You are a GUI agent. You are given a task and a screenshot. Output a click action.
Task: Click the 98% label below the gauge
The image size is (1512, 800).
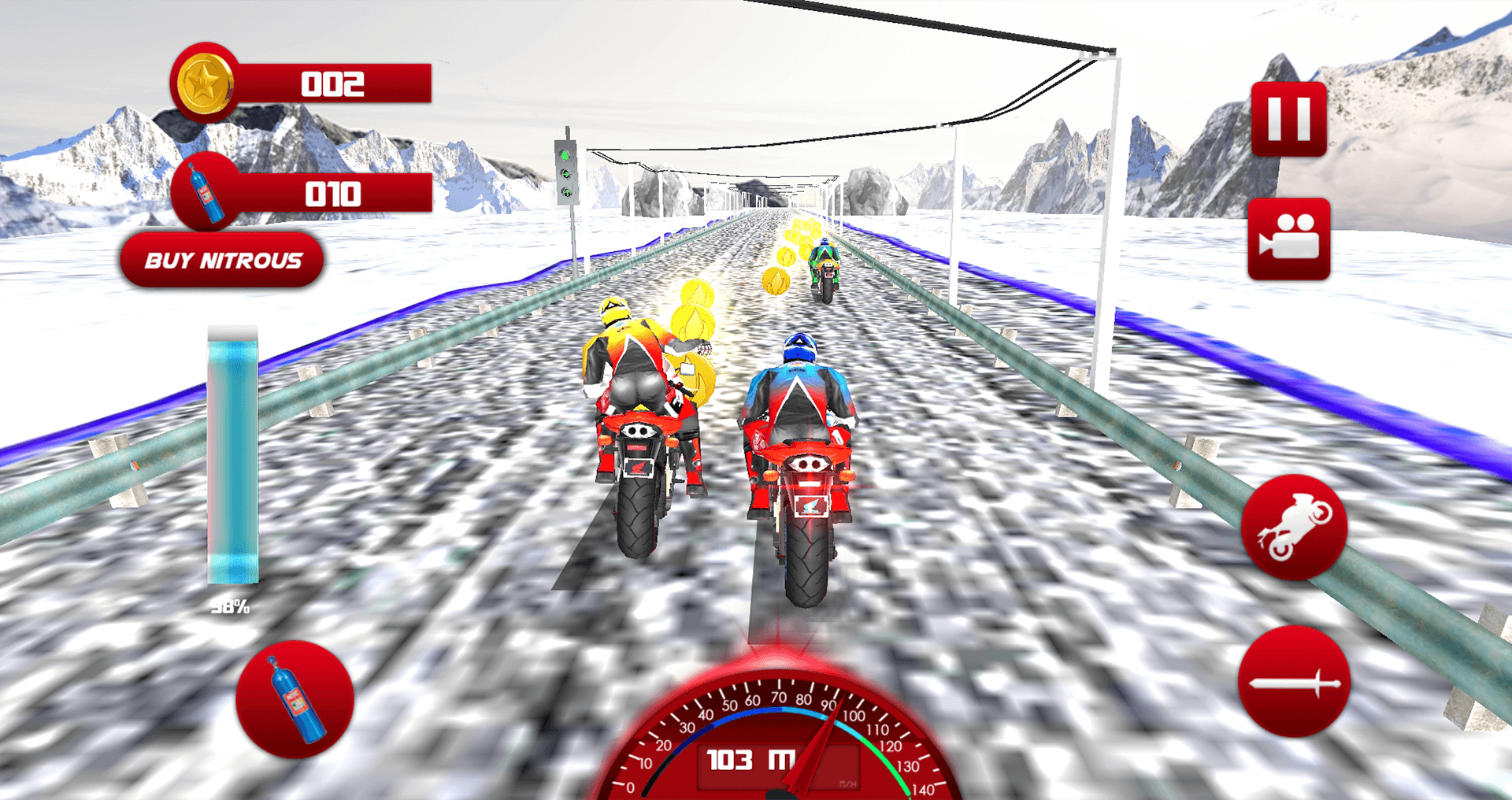pos(230,606)
